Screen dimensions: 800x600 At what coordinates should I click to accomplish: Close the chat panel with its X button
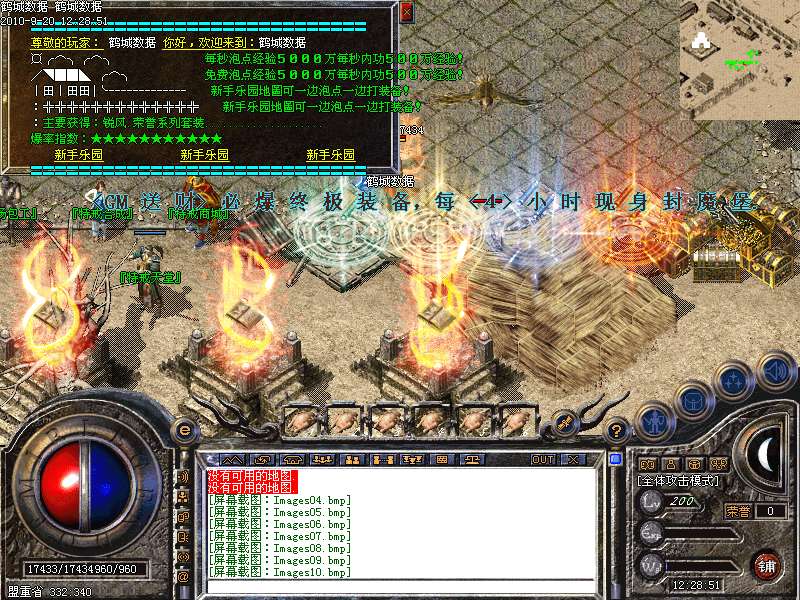[573, 460]
